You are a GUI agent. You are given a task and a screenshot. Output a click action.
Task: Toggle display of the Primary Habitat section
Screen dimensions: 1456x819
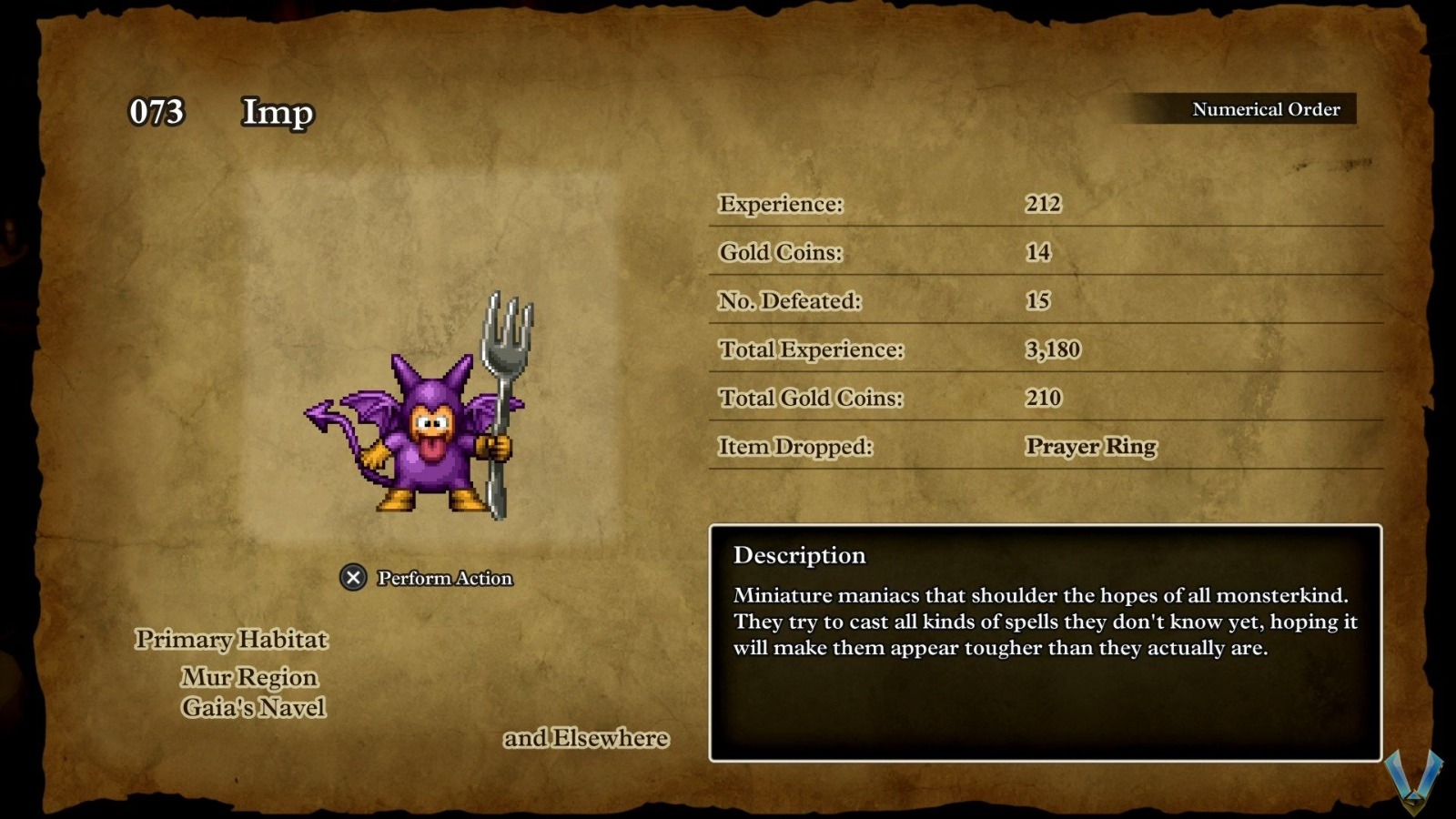click(230, 640)
